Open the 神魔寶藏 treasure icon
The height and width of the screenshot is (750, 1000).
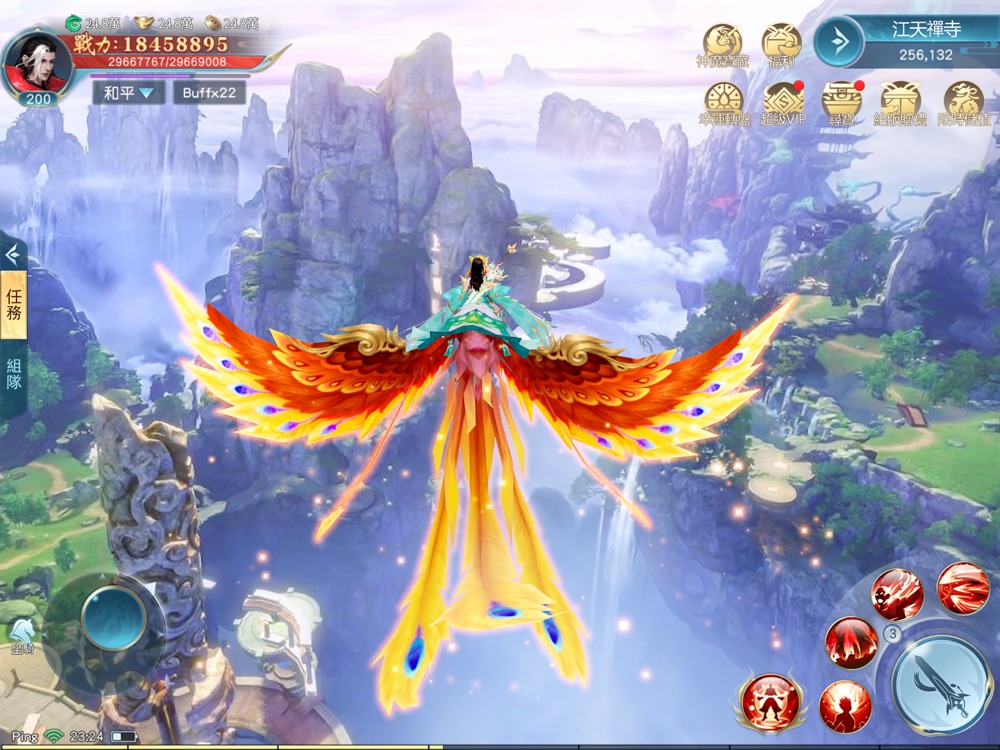(x=722, y=45)
